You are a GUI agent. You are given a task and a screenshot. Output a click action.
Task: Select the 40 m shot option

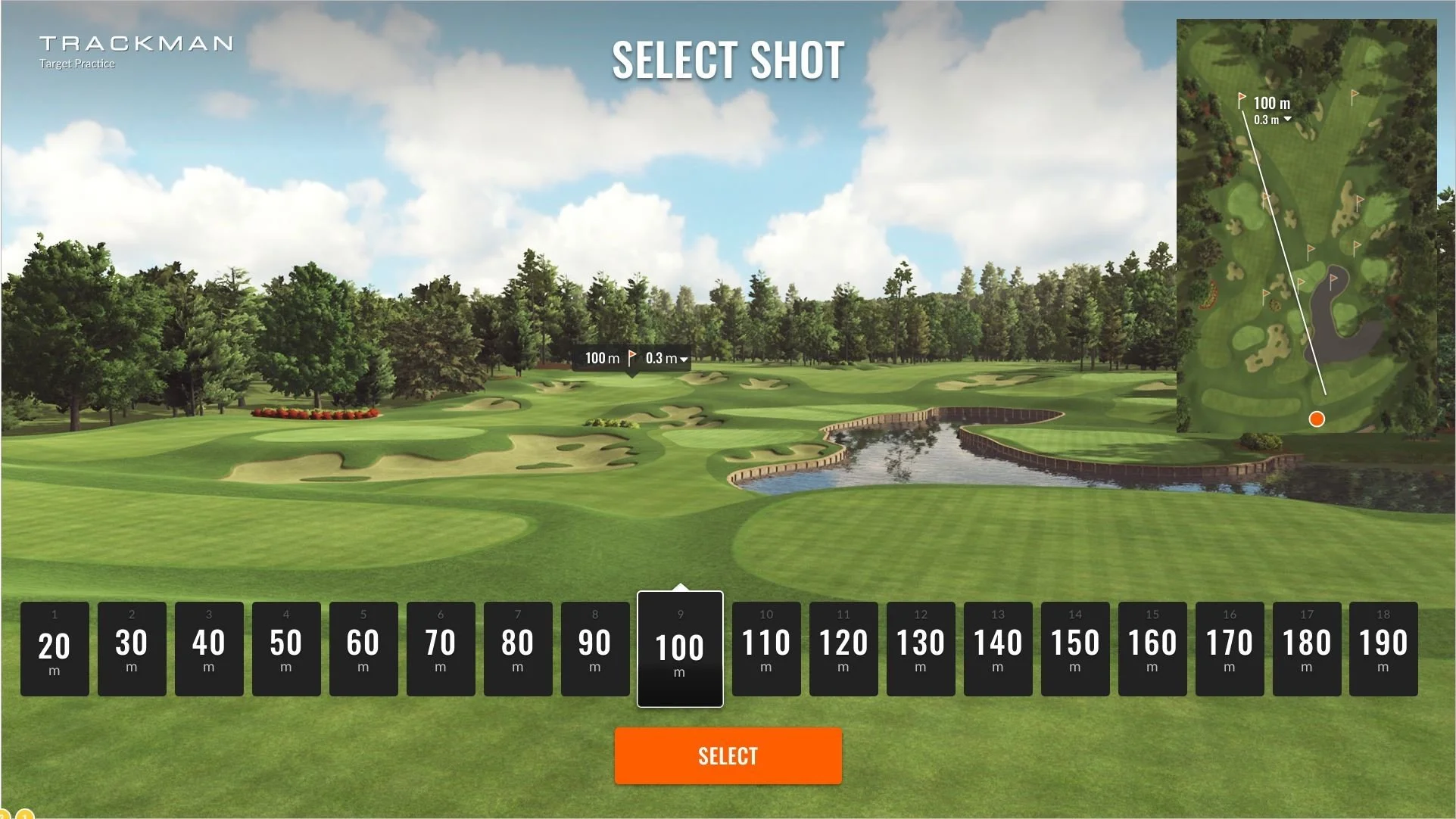209,649
